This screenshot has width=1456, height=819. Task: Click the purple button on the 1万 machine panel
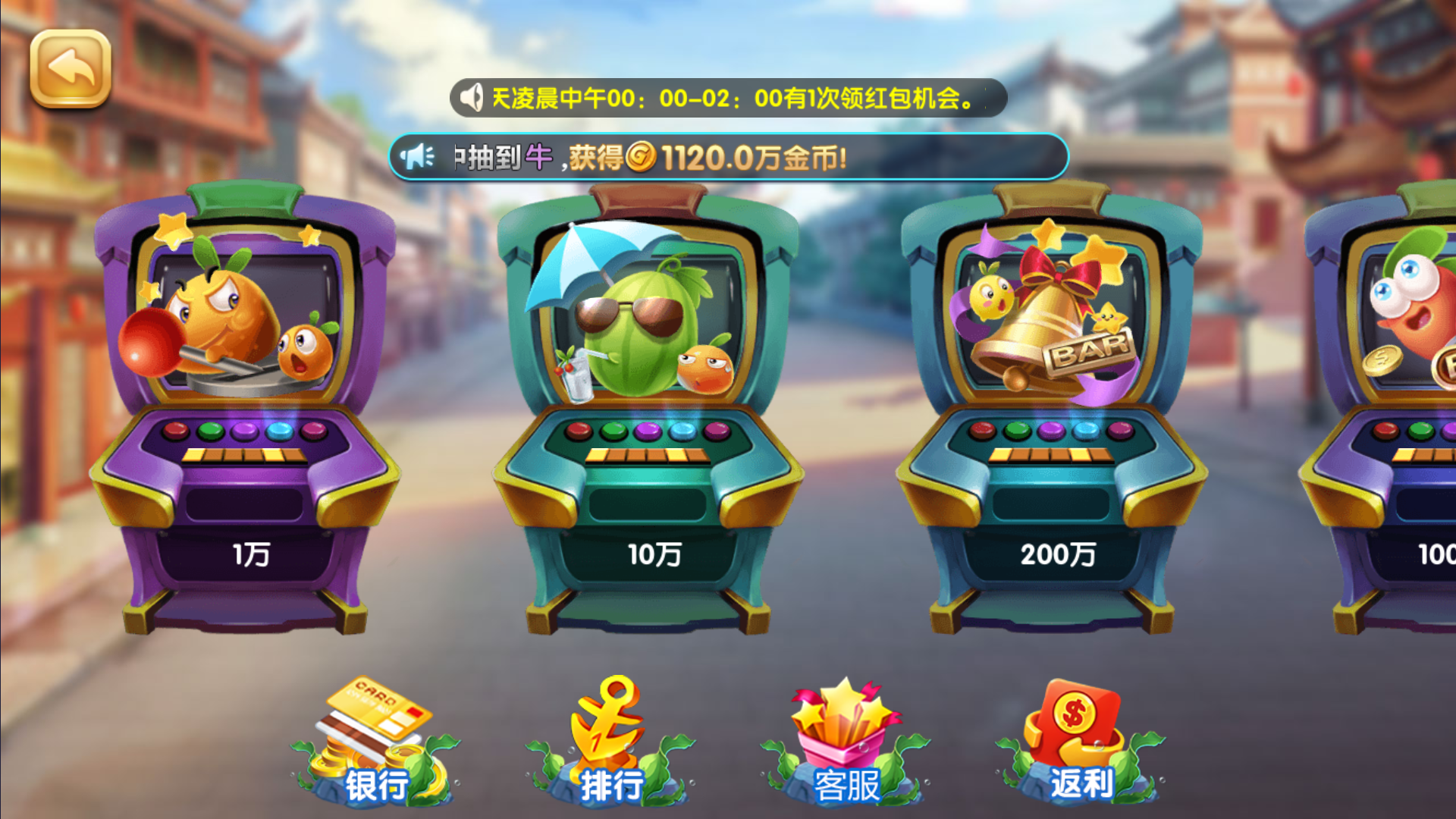click(243, 429)
